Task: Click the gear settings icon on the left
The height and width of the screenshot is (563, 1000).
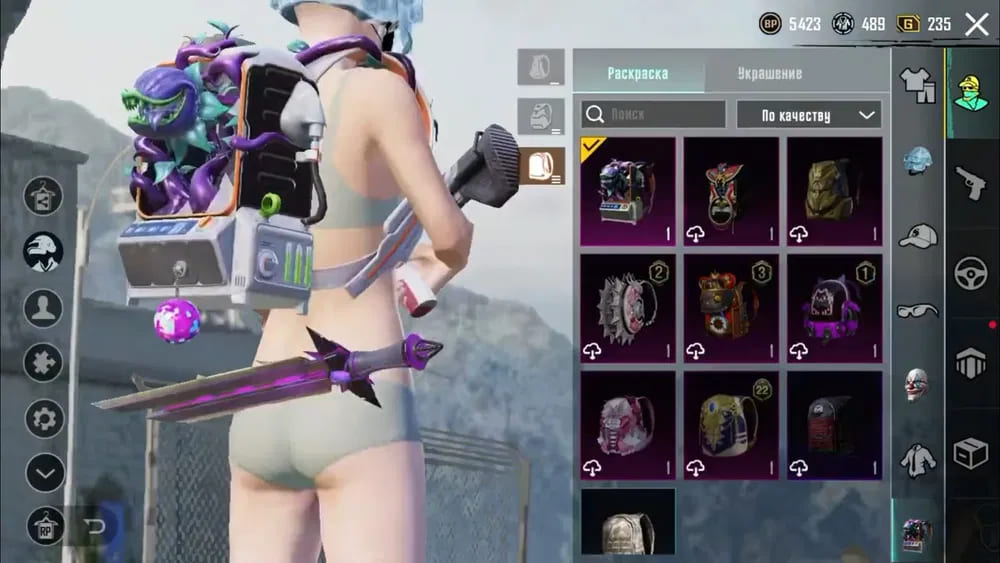Action: (x=44, y=416)
